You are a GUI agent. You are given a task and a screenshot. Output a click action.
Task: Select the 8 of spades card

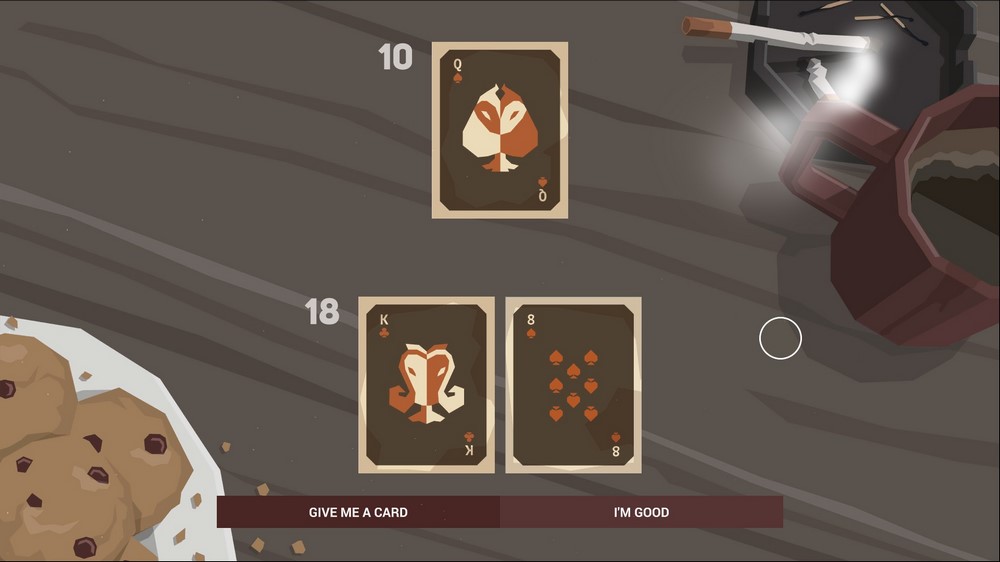573,385
